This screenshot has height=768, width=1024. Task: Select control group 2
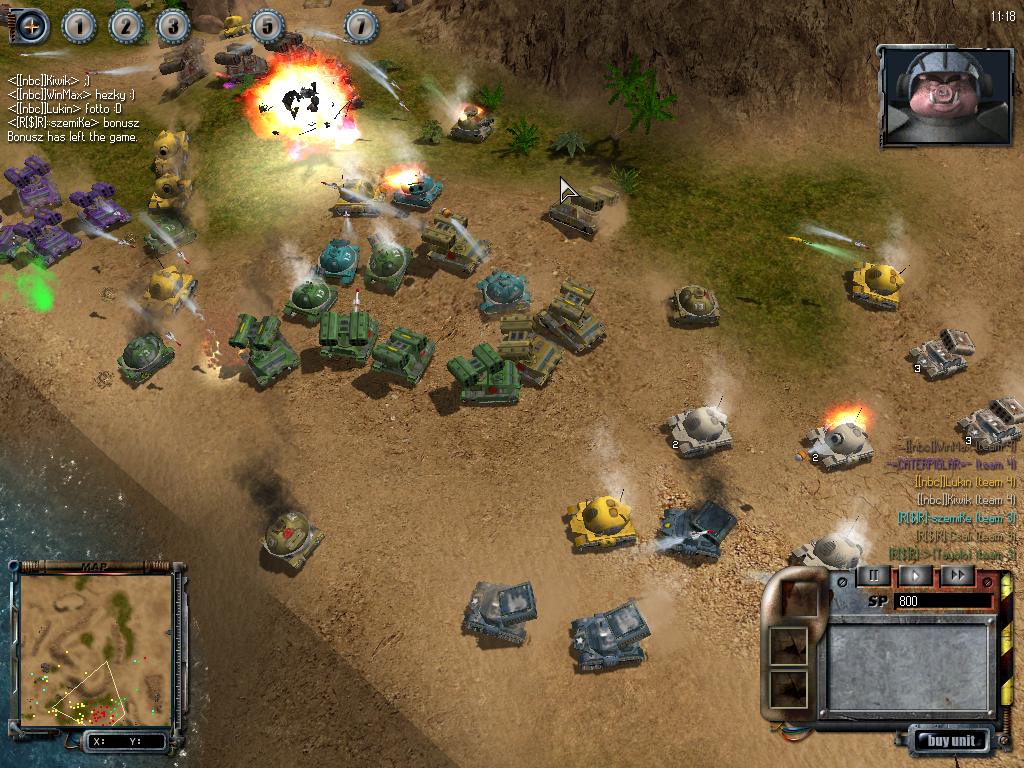tap(126, 26)
